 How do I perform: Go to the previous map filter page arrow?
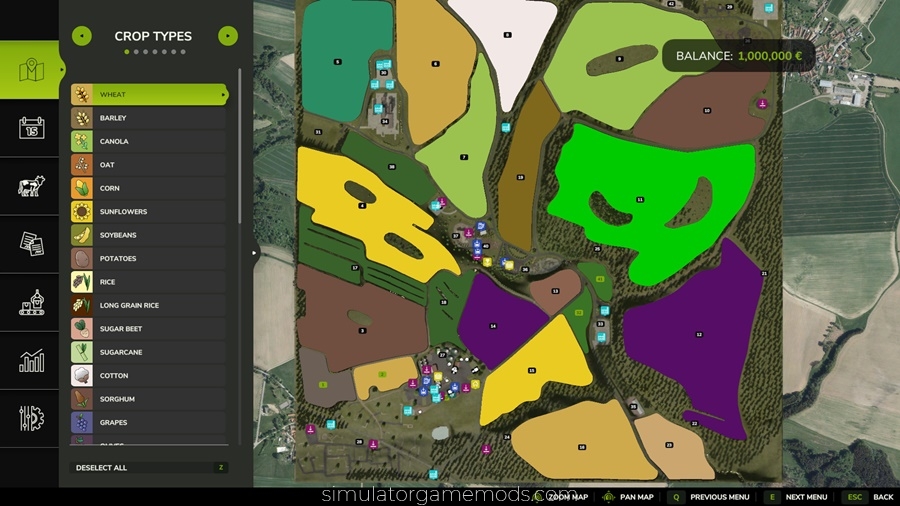pyautogui.click(x=83, y=37)
